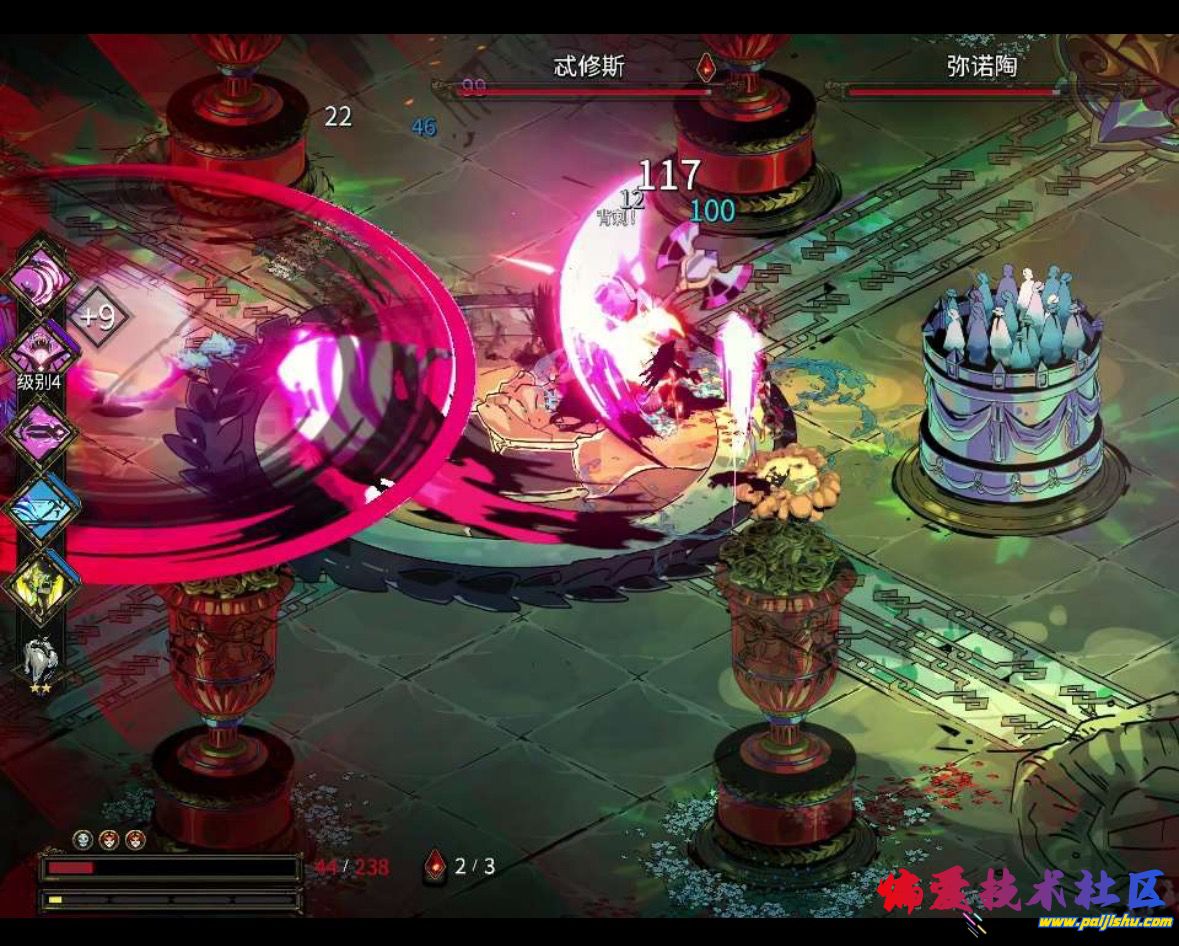This screenshot has width=1179, height=946.
Task: Open the +9 additional boons indicator
Action: tap(98, 318)
